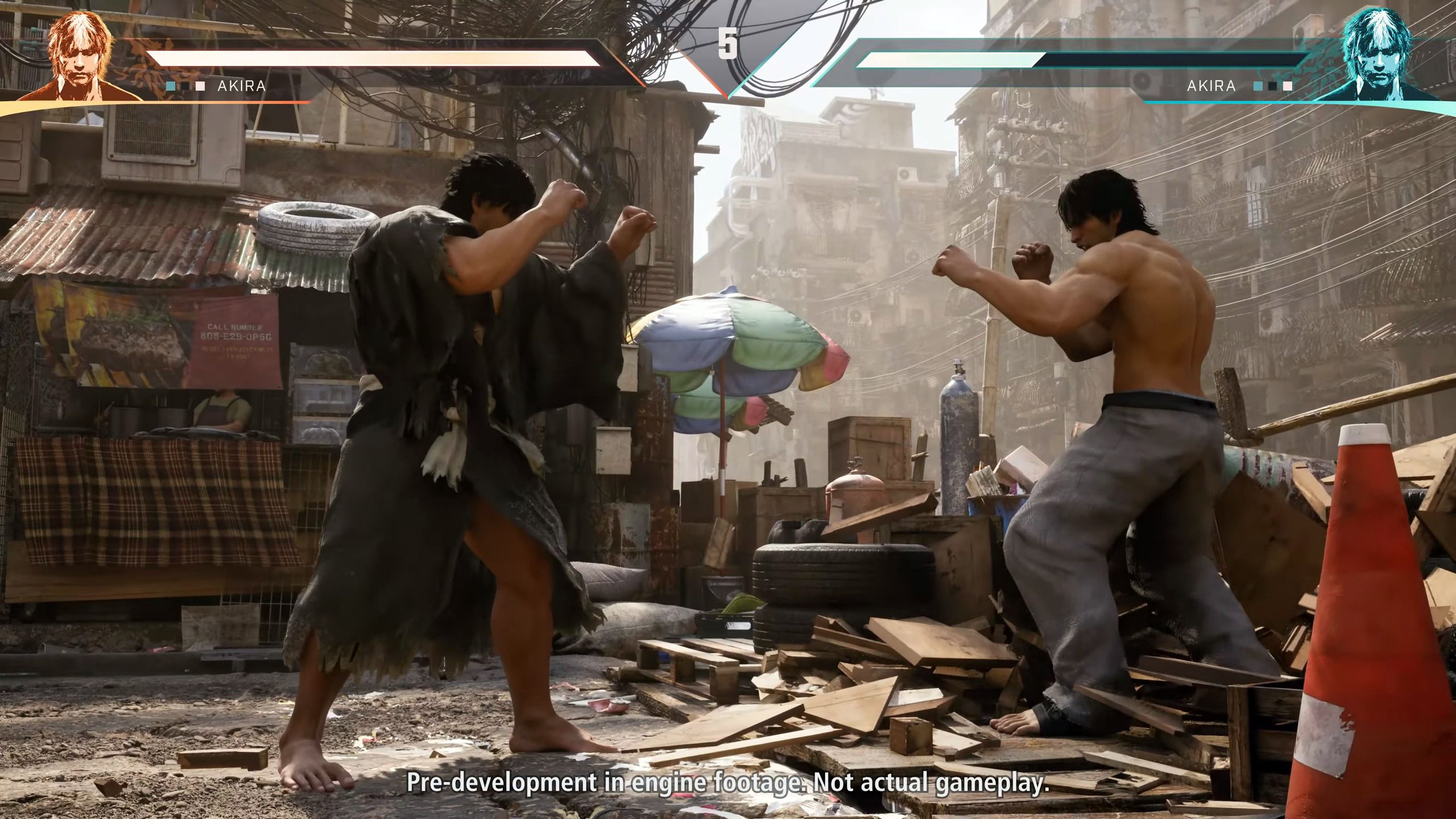The image size is (1456, 819).
Task: Toggle the leftmost square indicator for player one
Action: (x=169, y=86)
